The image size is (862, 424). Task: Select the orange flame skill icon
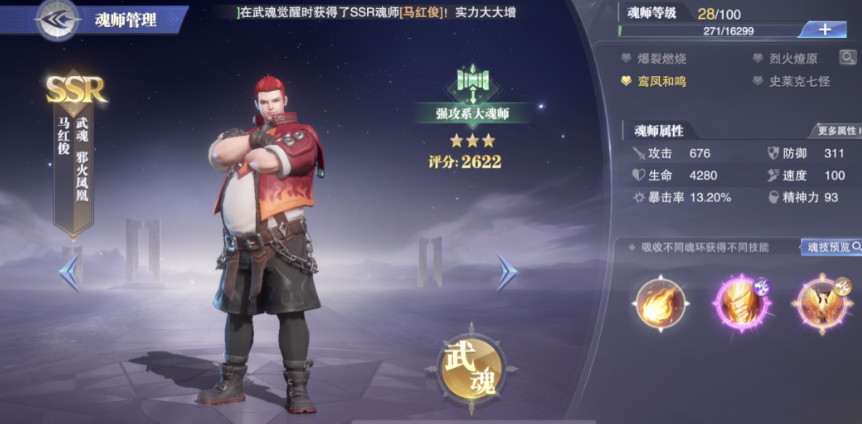pos(661,304)
